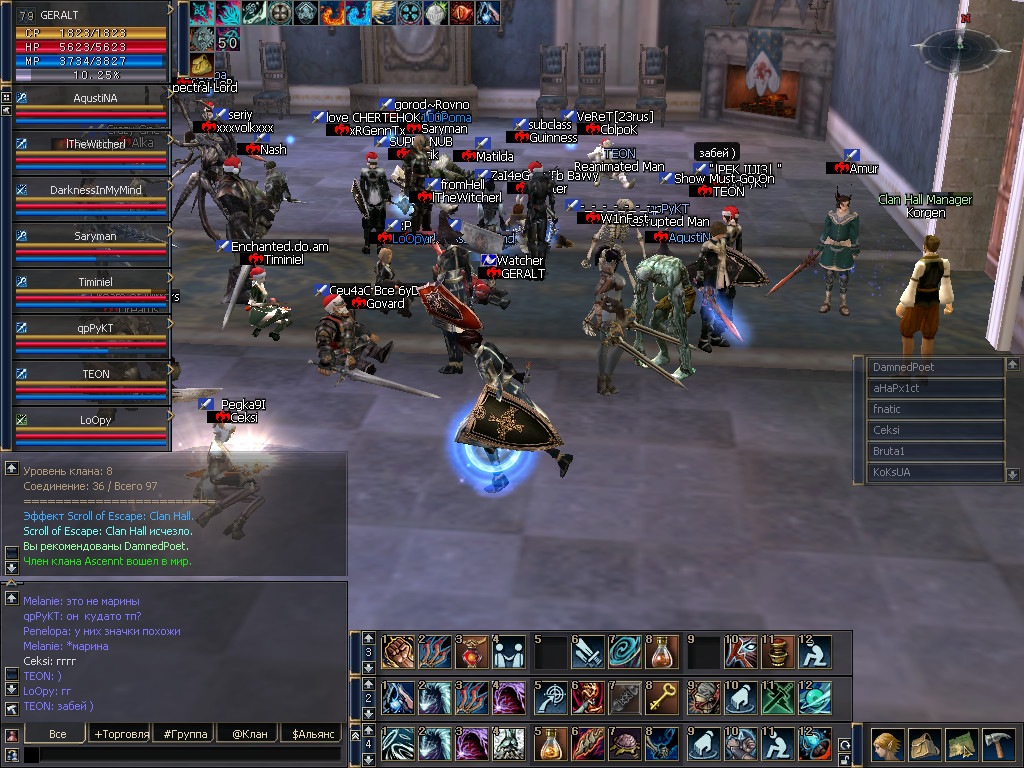
Task: Select party member Saryman in party list
Action: 95,236
